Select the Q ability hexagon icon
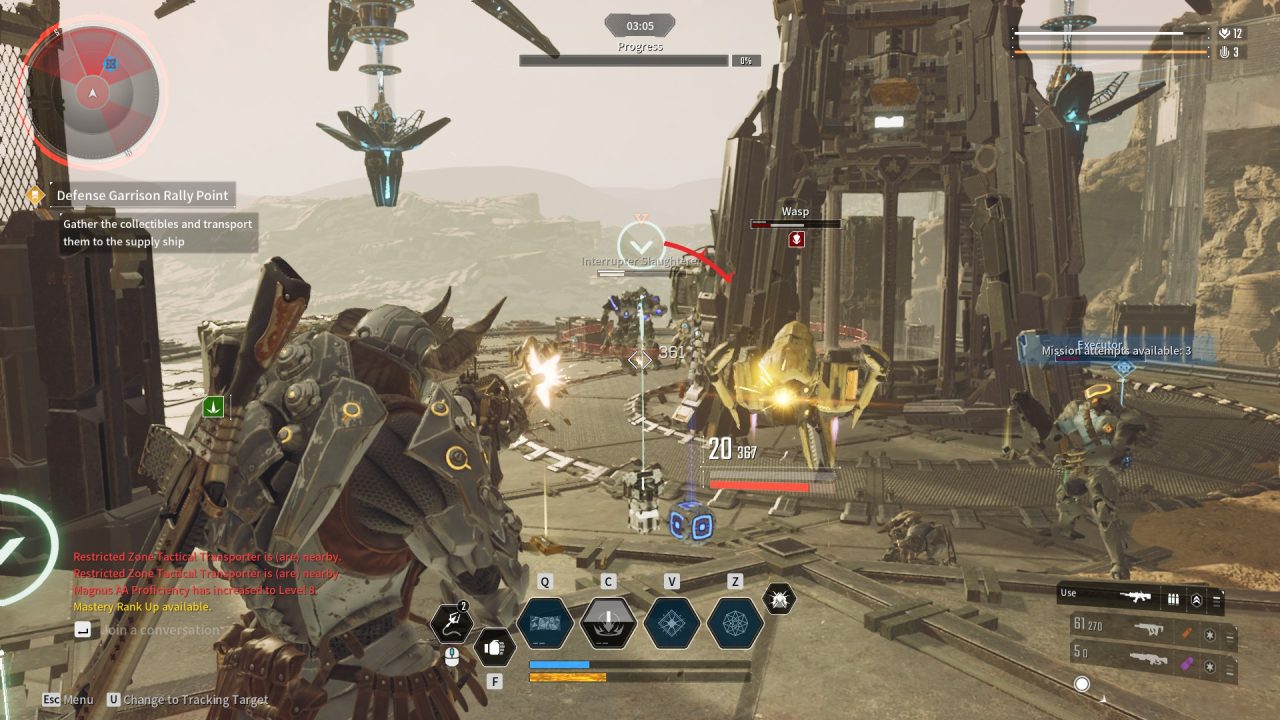The width and height of the screenshot is (1280, 720). click(545, 622)
